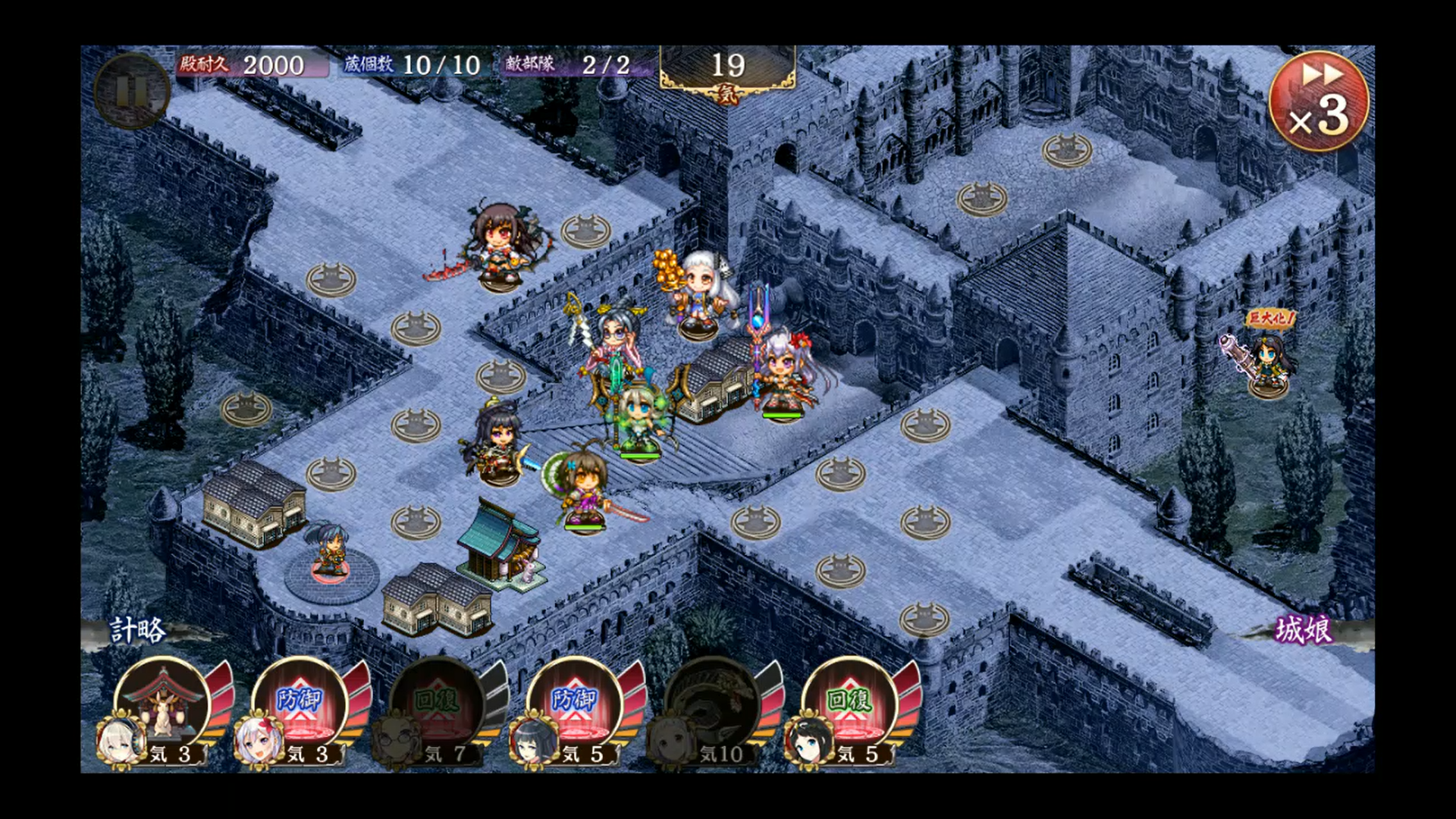Pause the battle

(x=131, y=91)
